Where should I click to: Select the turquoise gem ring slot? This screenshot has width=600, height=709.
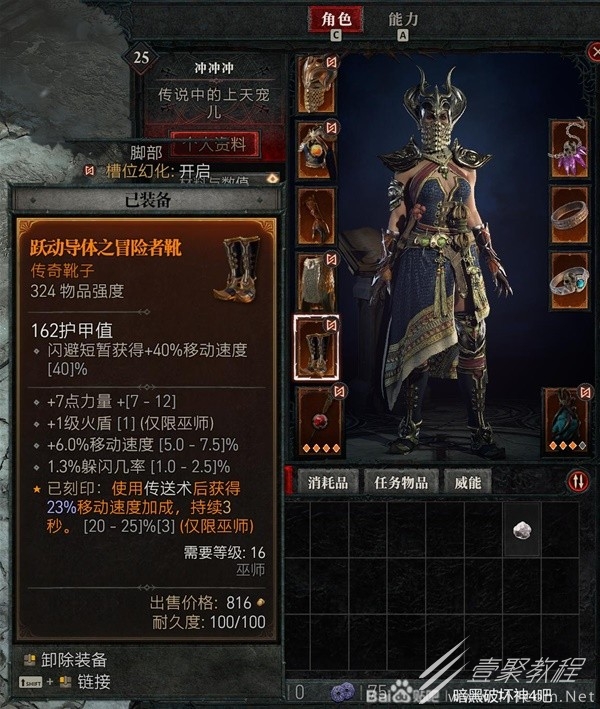(x=568, y=280)
